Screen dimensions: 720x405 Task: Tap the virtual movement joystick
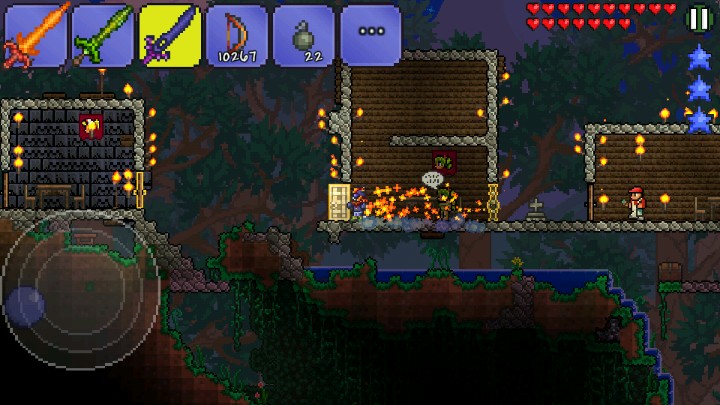pyautogui.click(x=82, y=290)
